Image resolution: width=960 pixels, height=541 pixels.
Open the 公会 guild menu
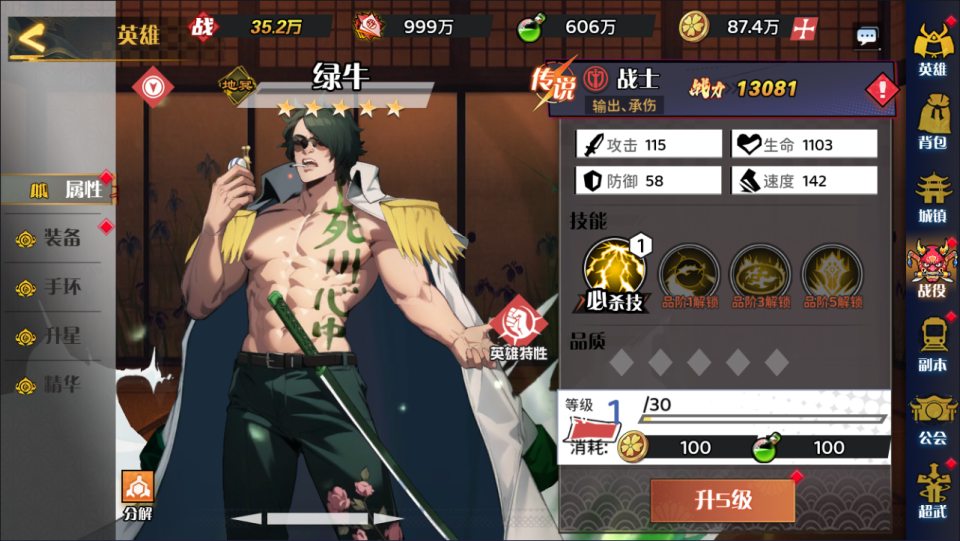pyautogui.click(x=932, y=418)
